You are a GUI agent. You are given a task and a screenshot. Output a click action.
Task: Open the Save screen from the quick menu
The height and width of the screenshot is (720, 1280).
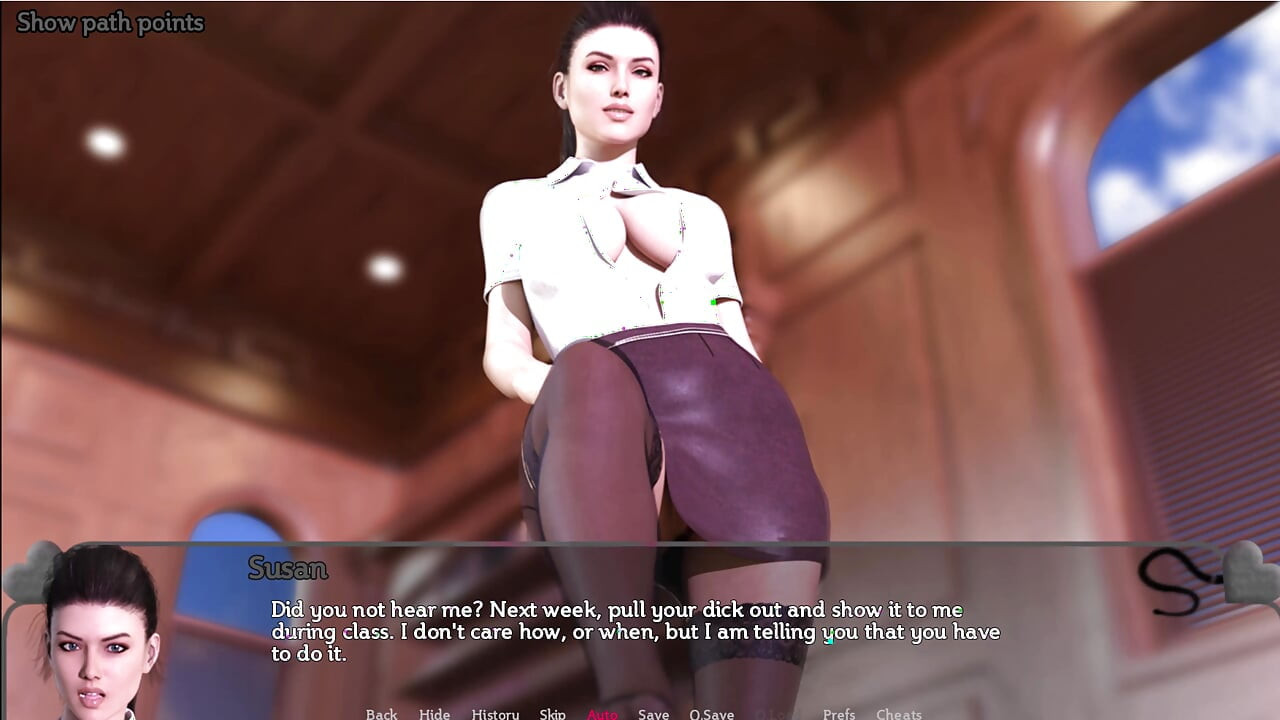click(x=653, y=714)
